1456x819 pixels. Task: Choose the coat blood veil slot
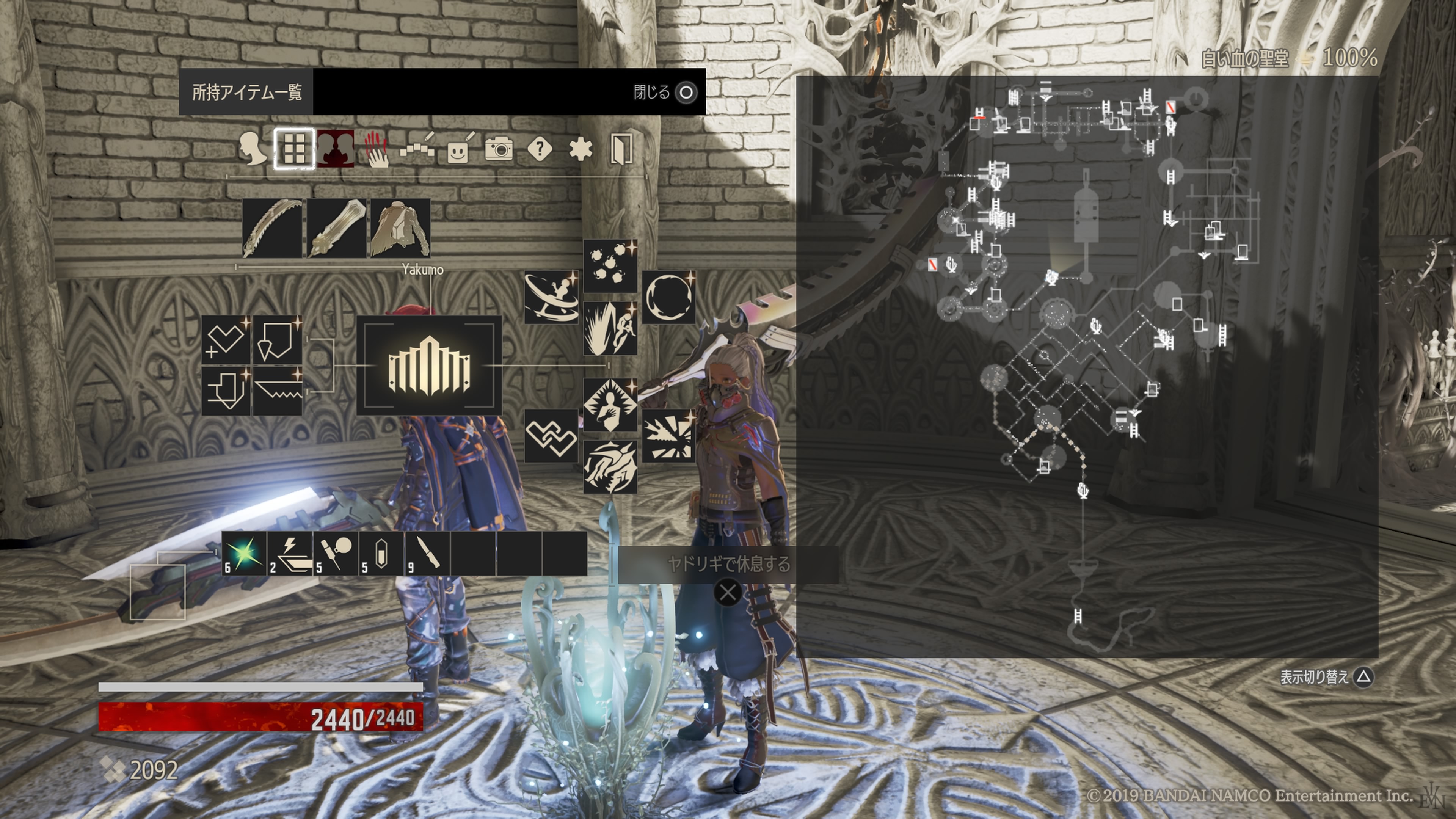point(400,228)
